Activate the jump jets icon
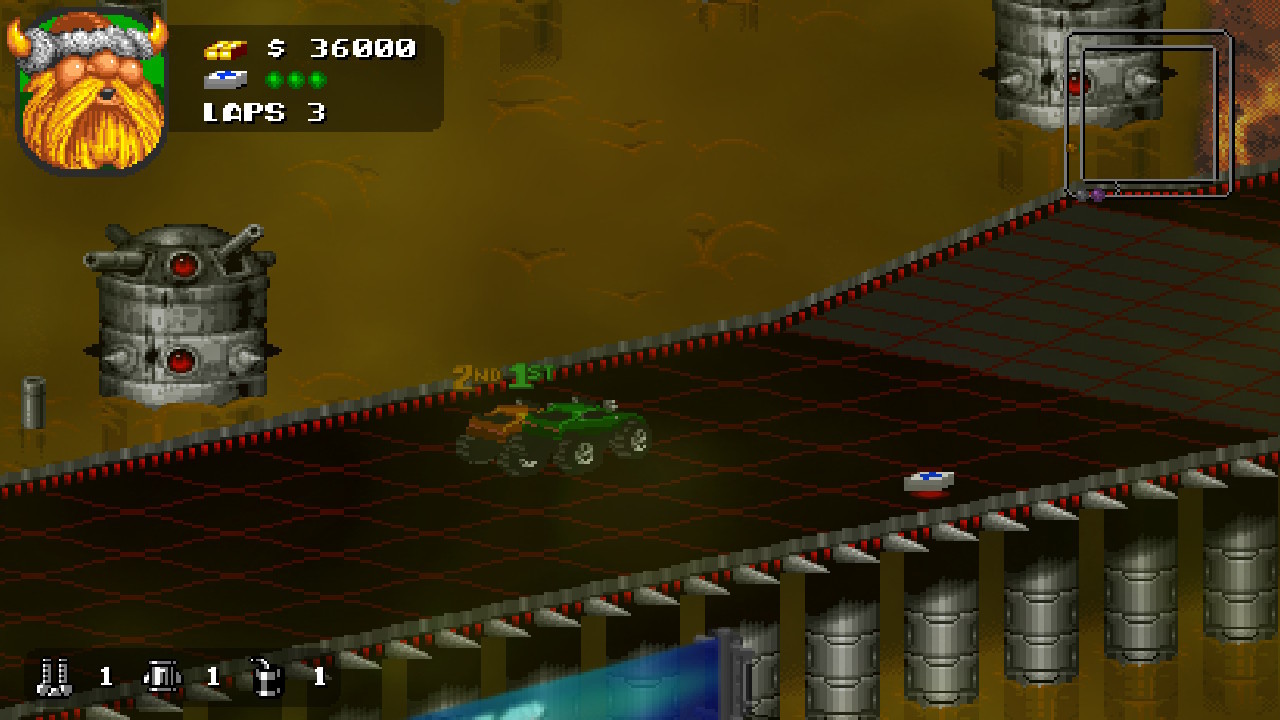Image resolution: width=1280 pixels, height=720 pixels. click(x=160, y=678)
